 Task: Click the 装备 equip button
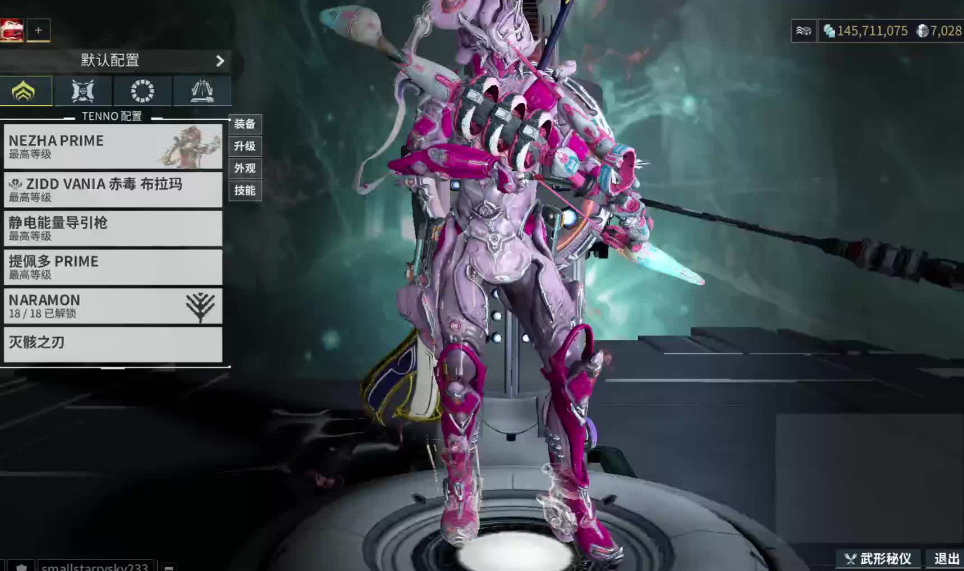click(245, 125)
